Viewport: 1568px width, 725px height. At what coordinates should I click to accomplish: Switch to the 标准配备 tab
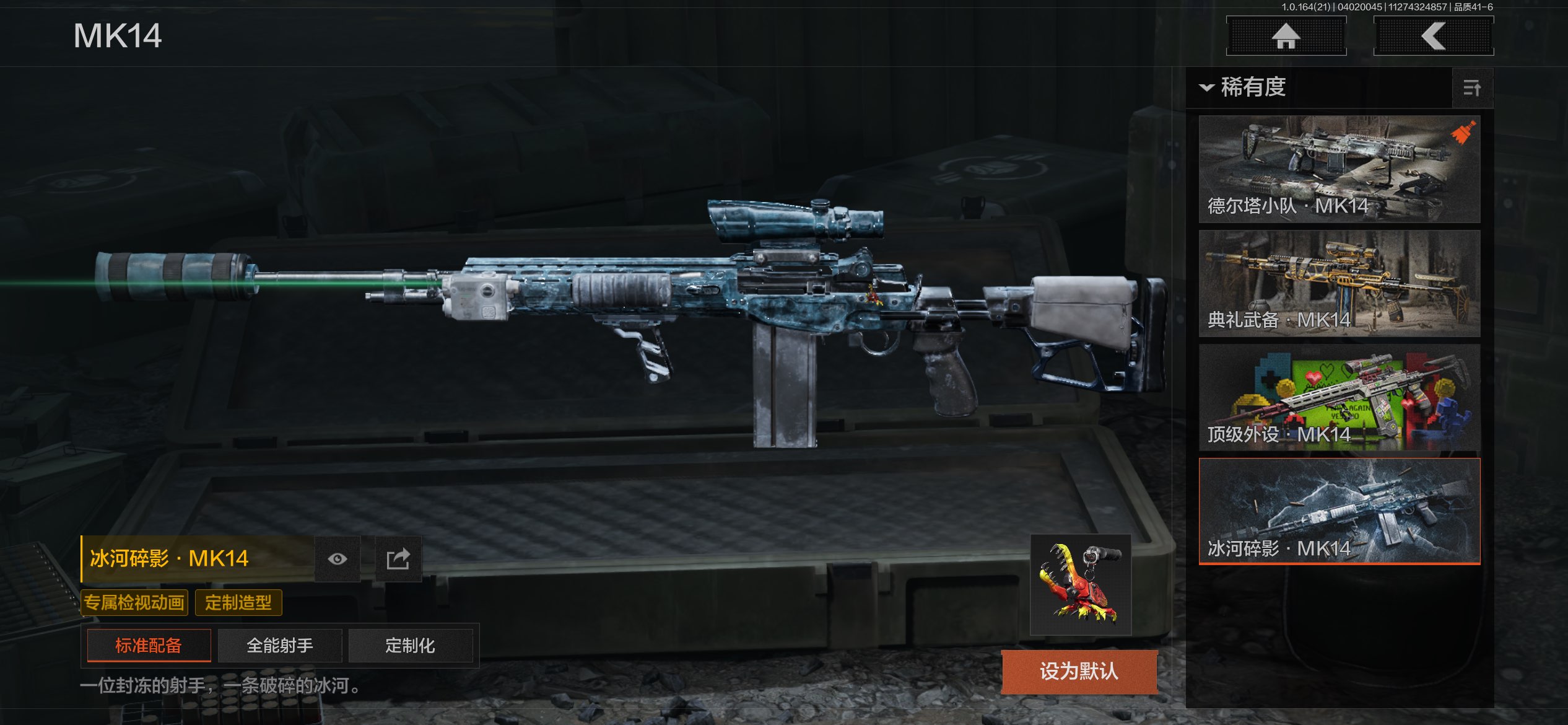[x=149, y=646]
